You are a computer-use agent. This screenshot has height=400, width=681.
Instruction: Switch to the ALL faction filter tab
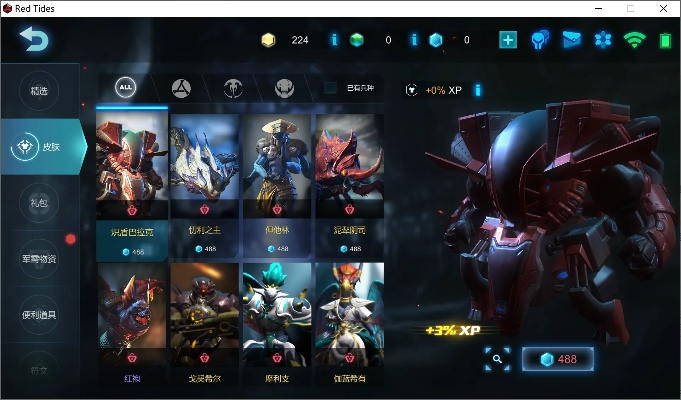[126, 87]
